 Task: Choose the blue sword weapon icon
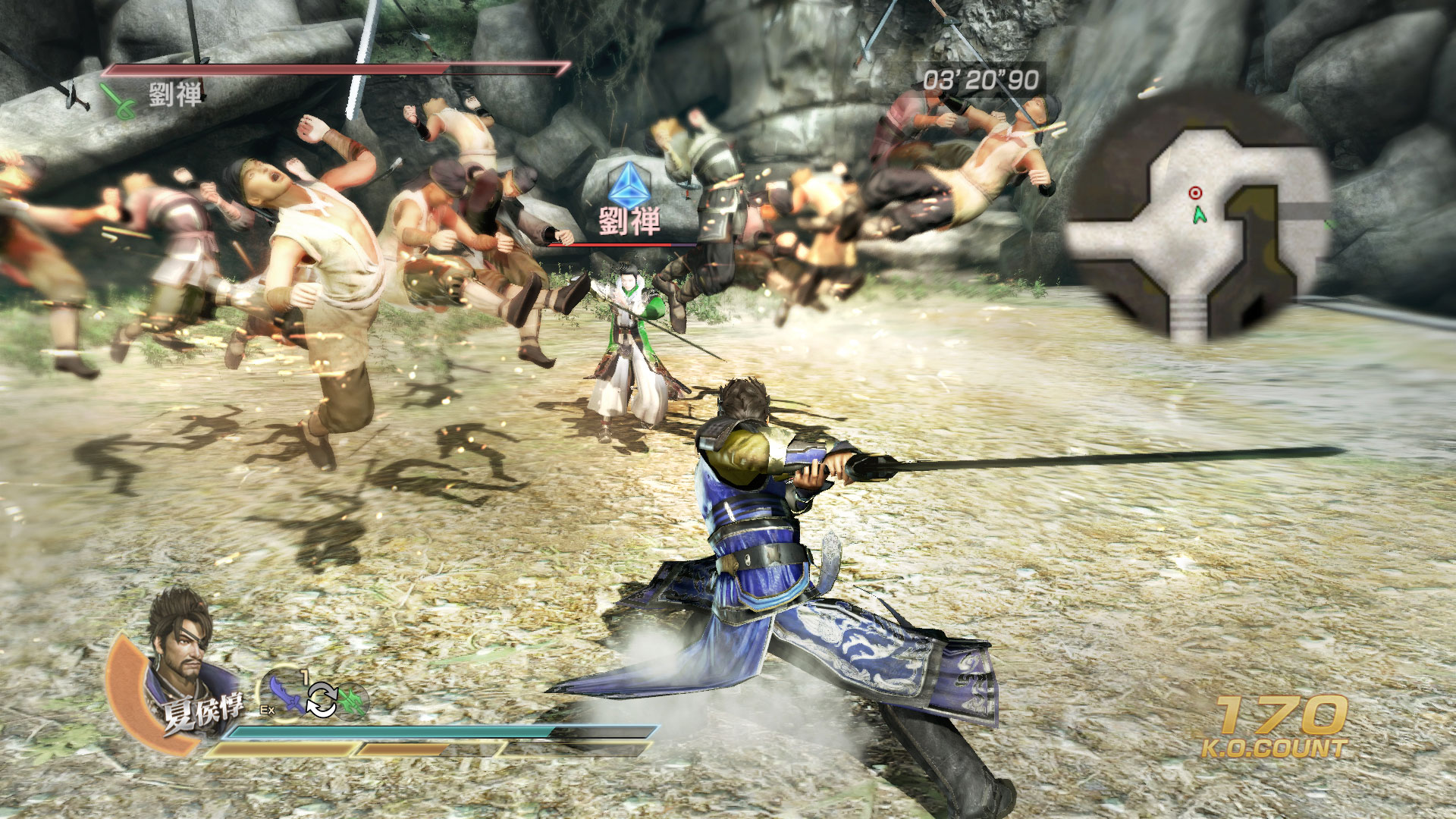[285, 692]
